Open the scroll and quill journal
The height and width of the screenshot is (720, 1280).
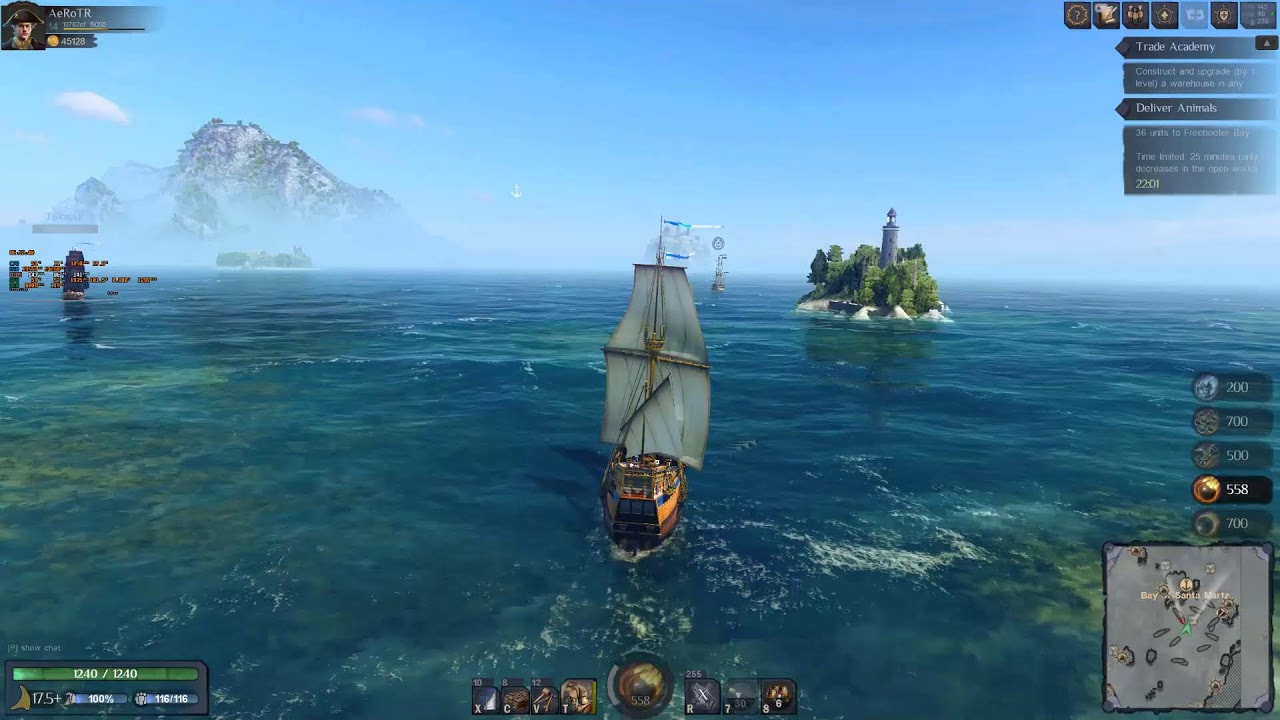tap(1106, 15)
